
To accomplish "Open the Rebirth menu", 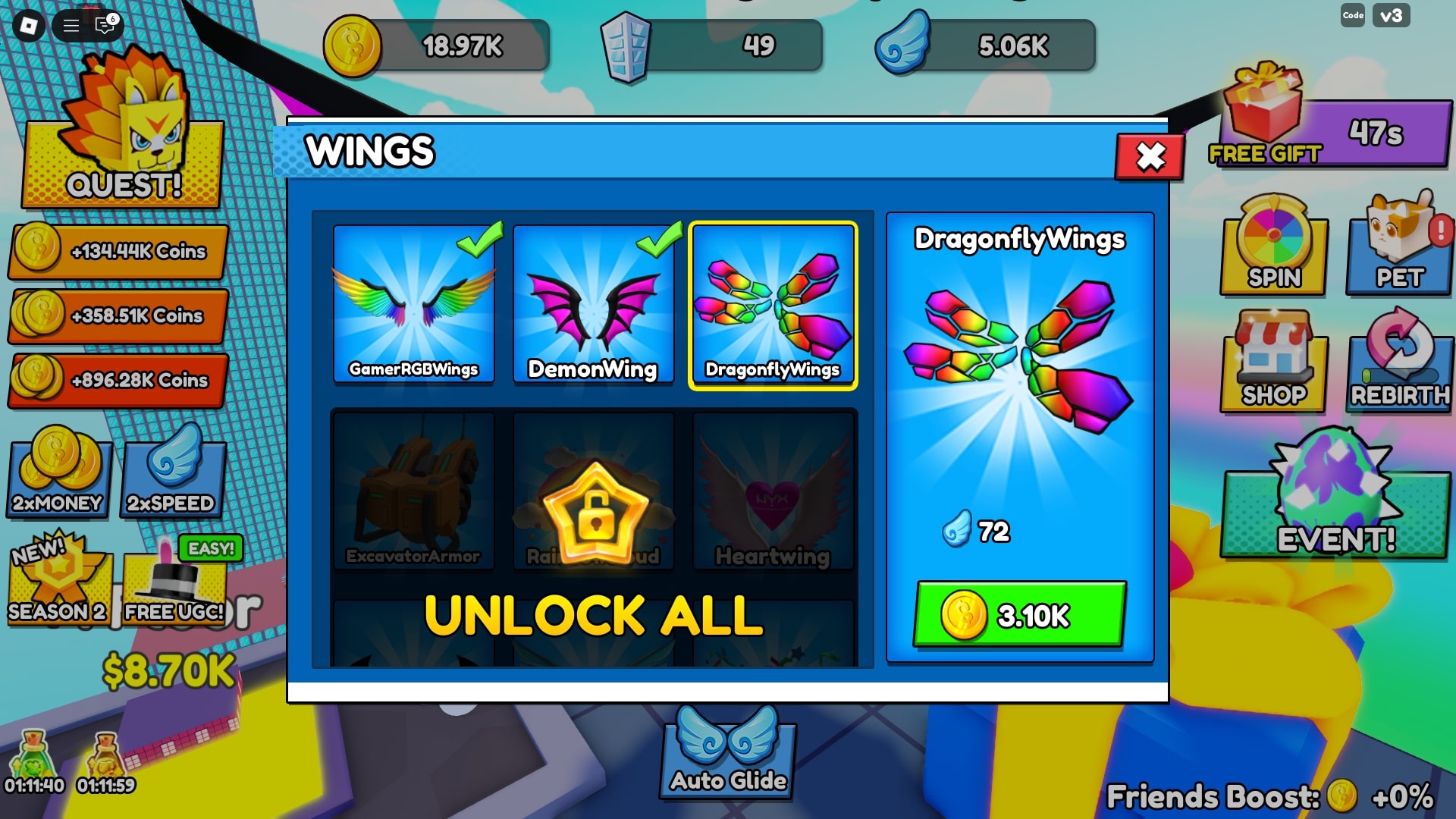I will (1400, 364).
